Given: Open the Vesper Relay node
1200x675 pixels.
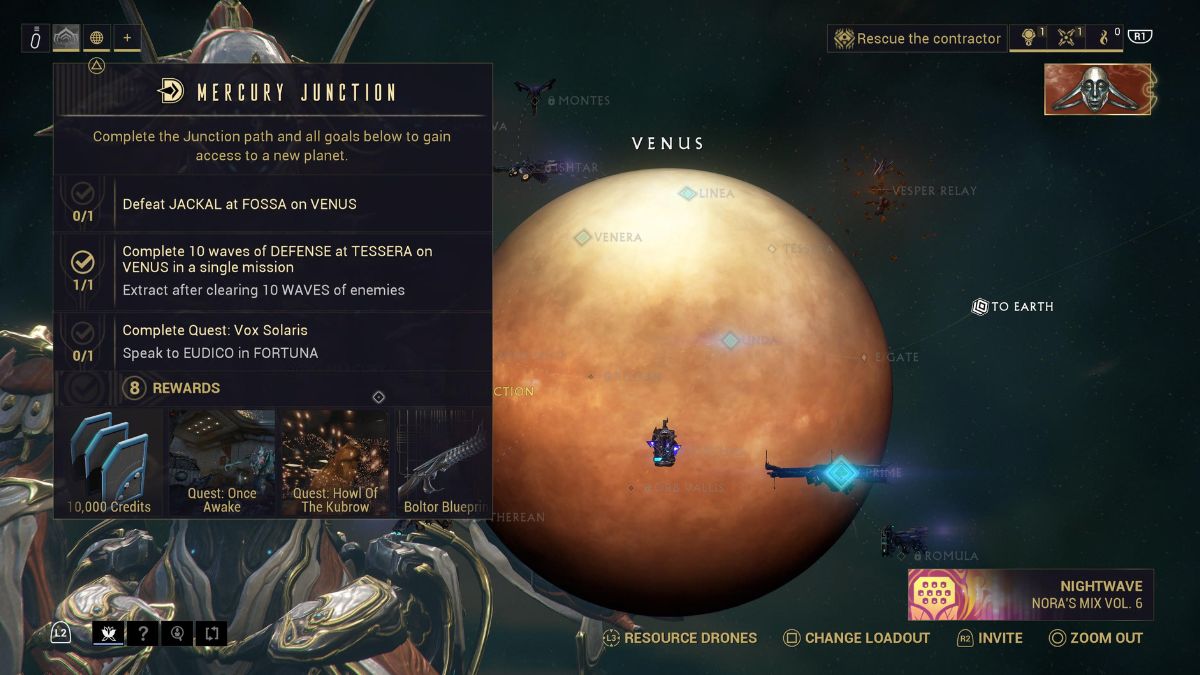Looking at the screenshot, I should click(882, 188).
